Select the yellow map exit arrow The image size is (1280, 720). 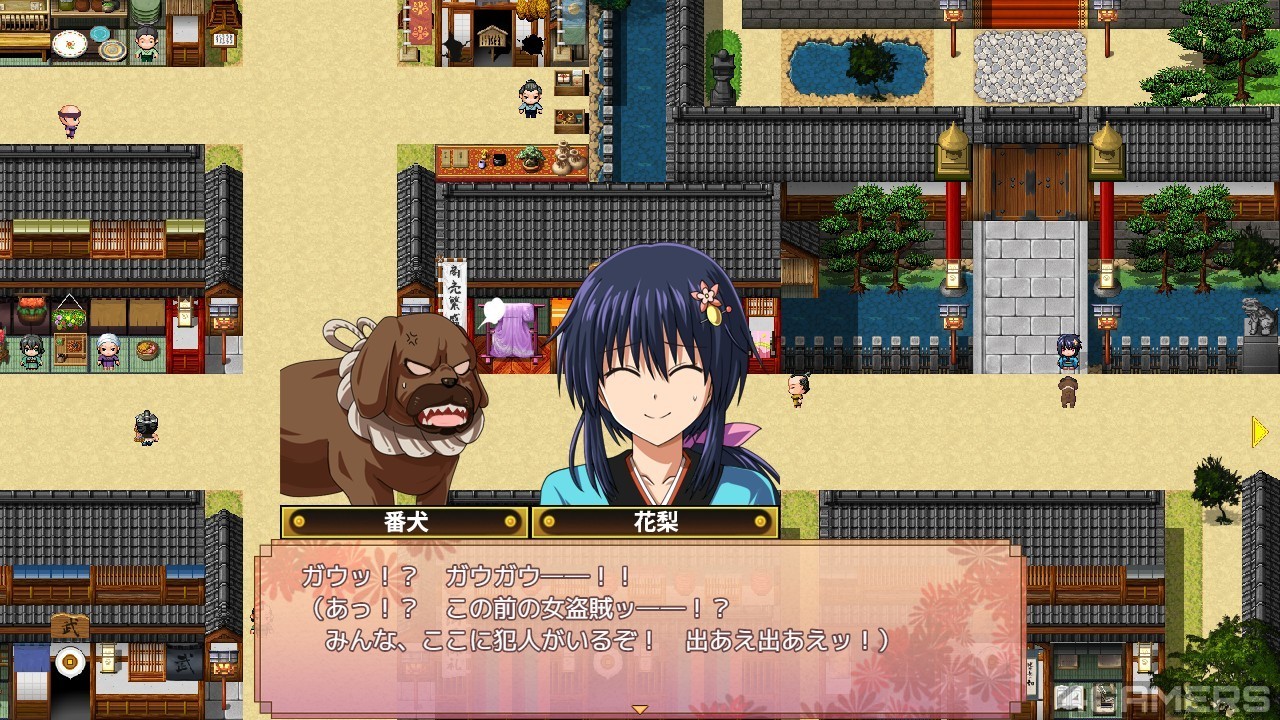pyautogui.click(x=1260, y=432)
